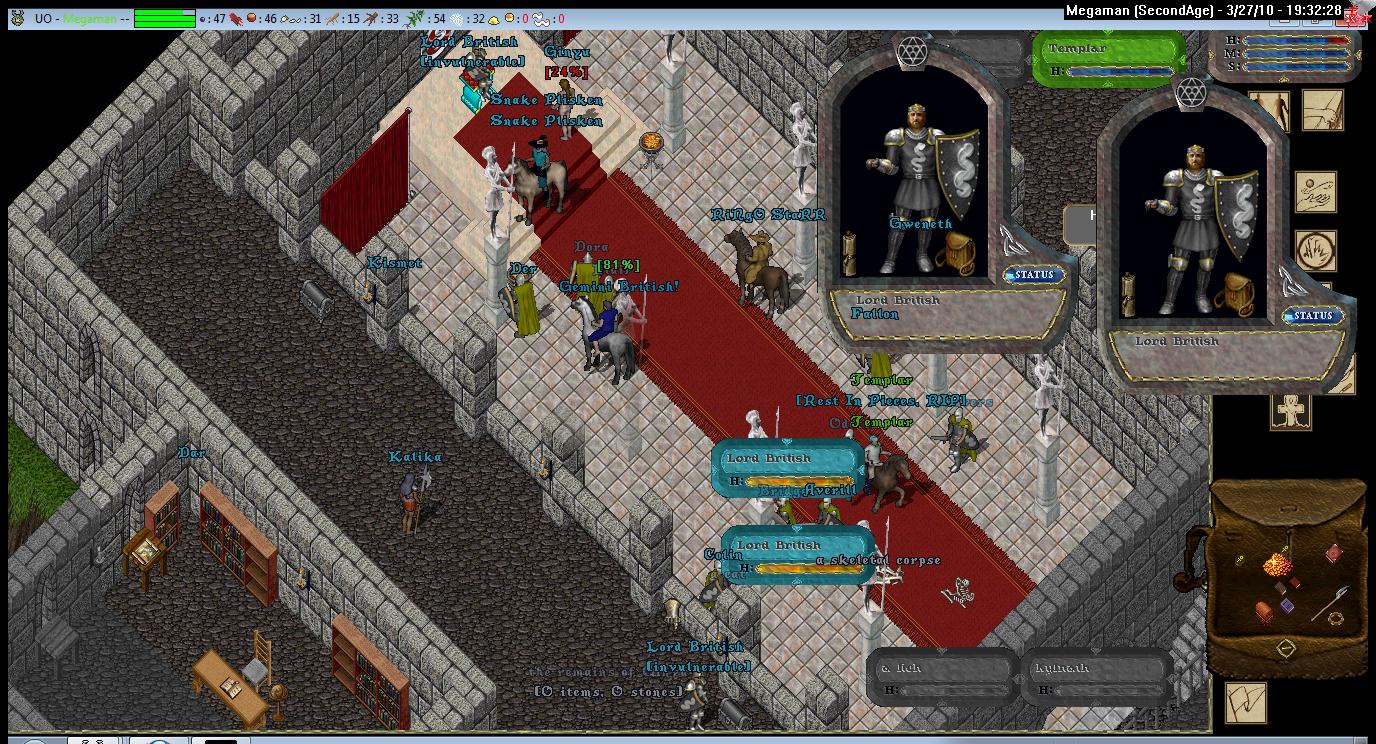This screenshot has width=1376, height=744.
Task: Close the game window with the red X
Action: (x=1356, y=13)
